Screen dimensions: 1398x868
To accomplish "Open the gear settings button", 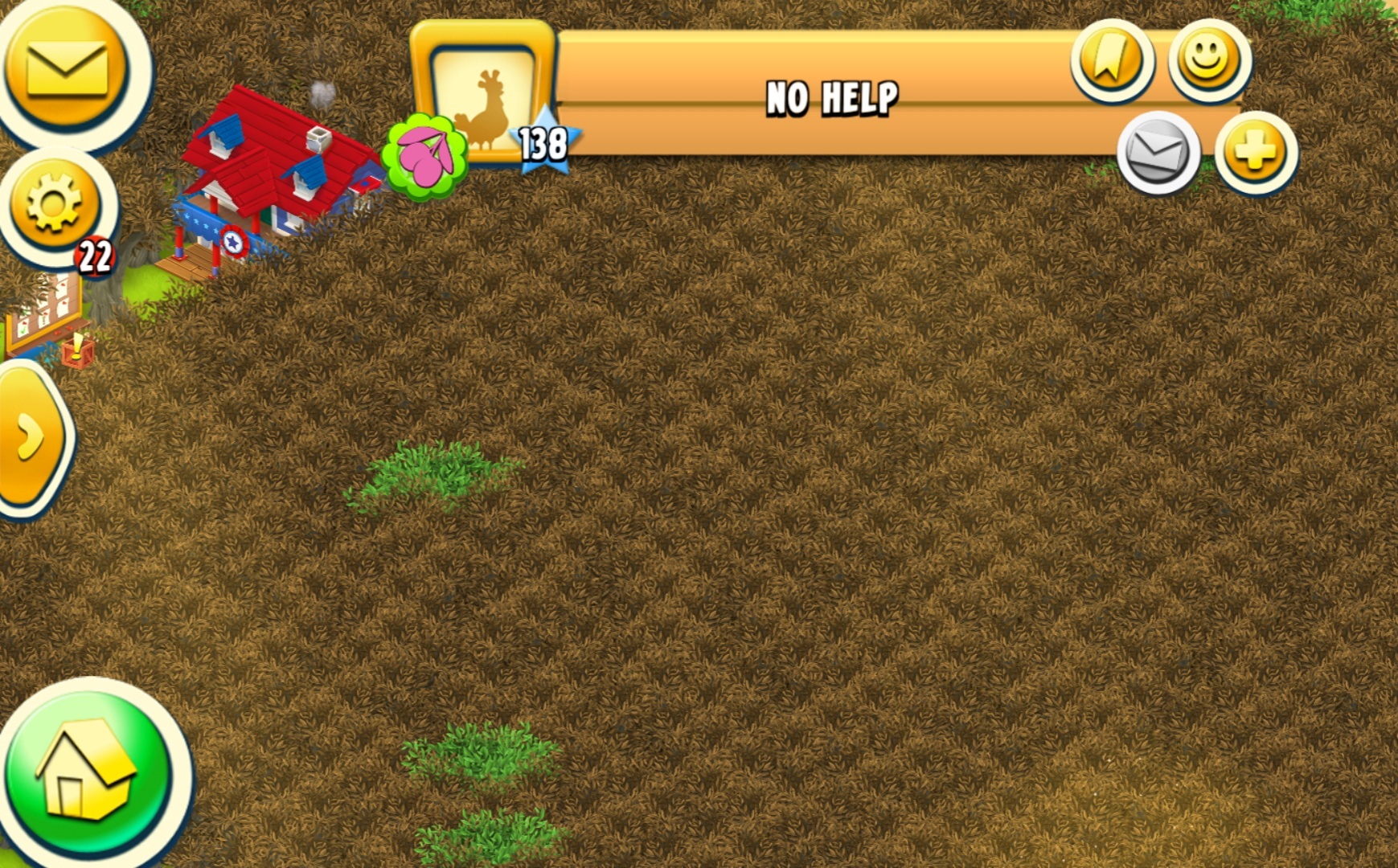I will (x=54, y=202).
